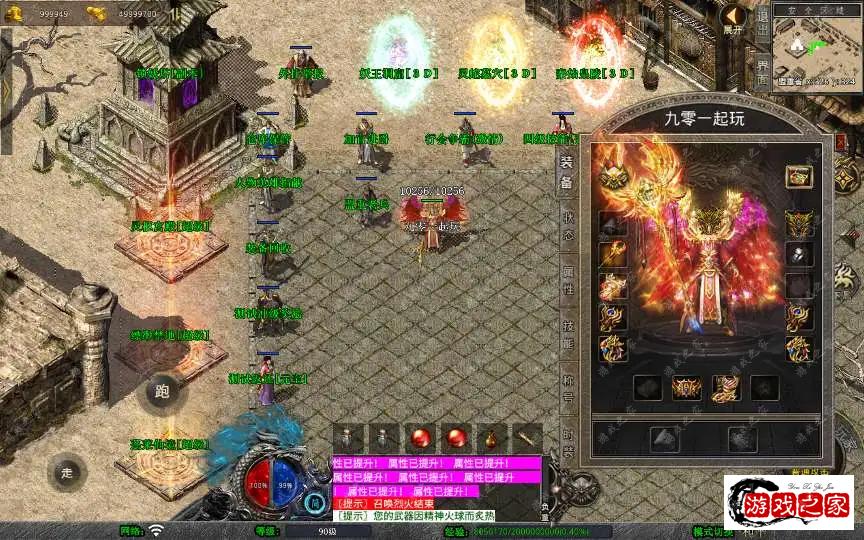
Task: Tap the 退出 exit button
Action: pyautogui.click(x=762, y=19)
